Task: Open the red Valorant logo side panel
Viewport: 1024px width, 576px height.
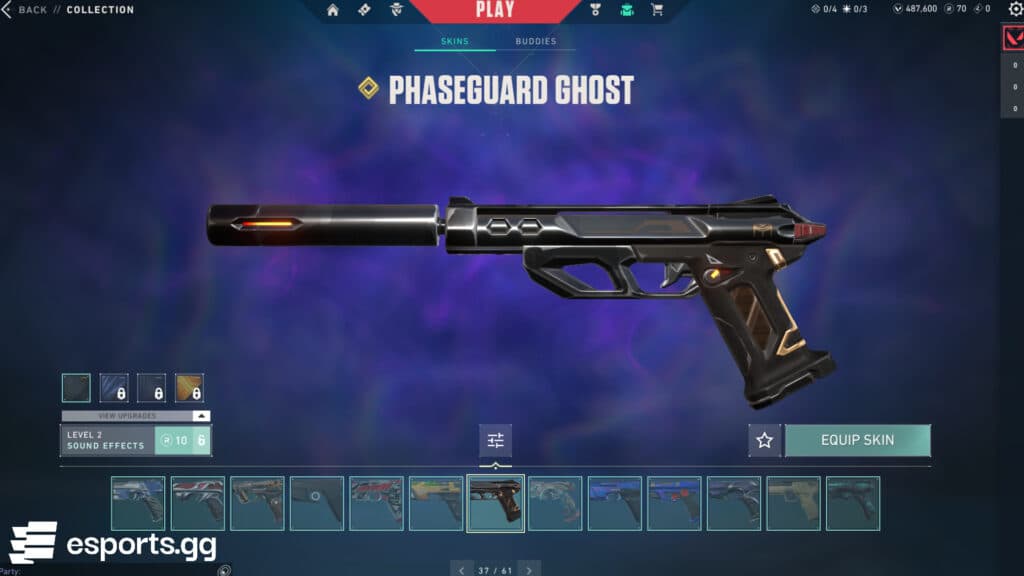Action: [x=1012, y=39]
